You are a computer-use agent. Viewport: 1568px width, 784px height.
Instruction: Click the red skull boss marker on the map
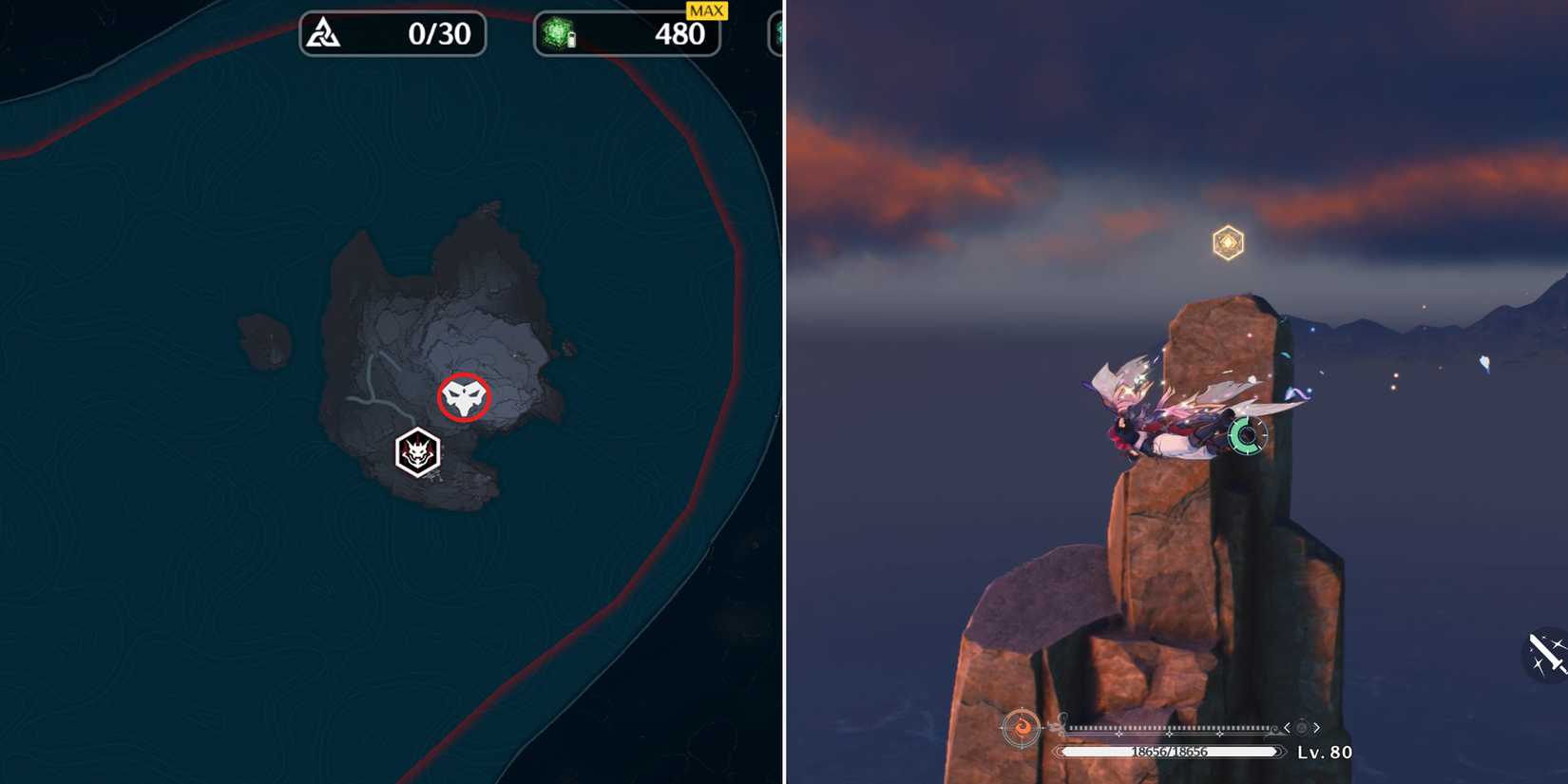click(463, 396)
